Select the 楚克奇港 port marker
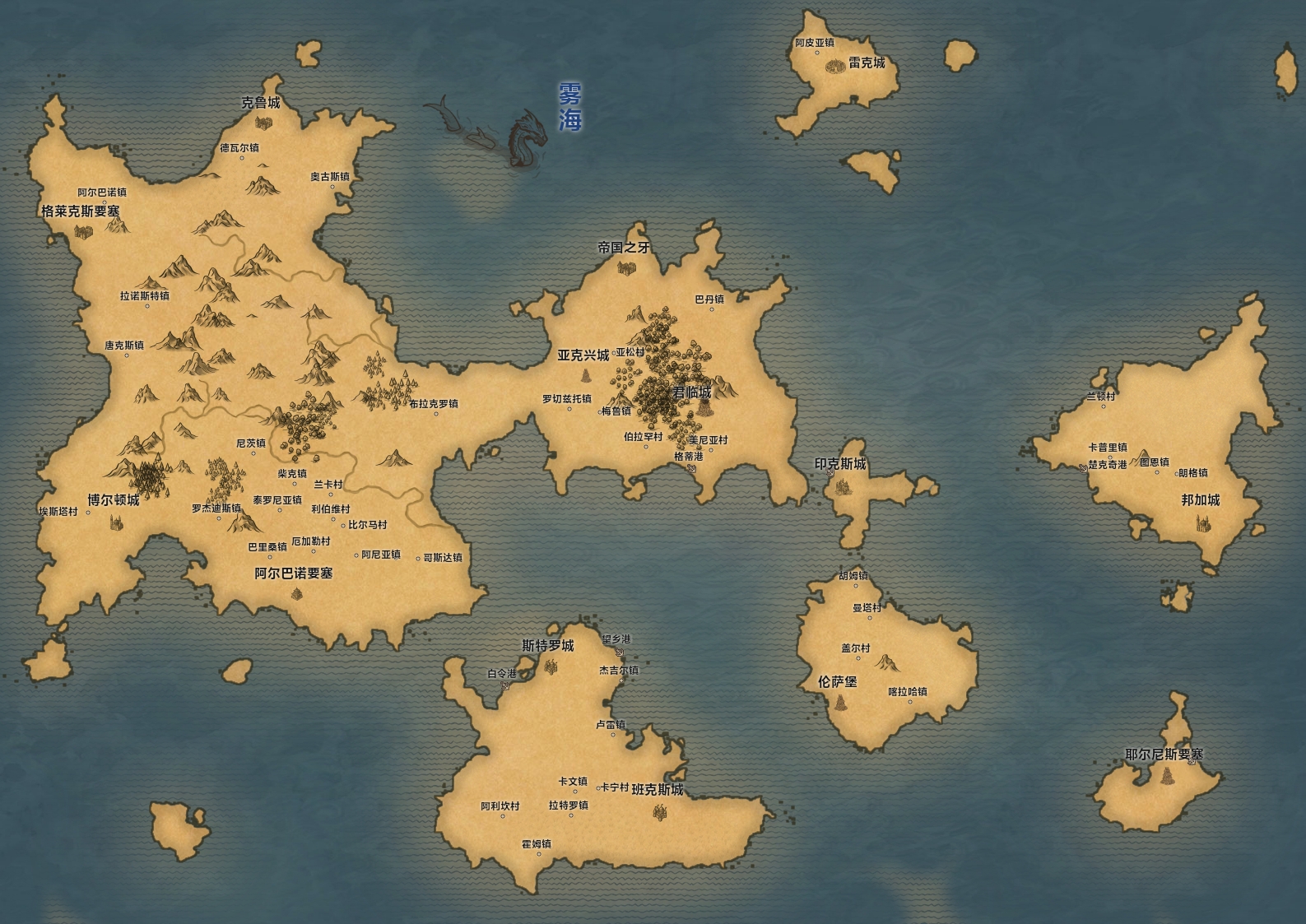The height and width of the screenshot is (924, 1306). [1083, 467]
